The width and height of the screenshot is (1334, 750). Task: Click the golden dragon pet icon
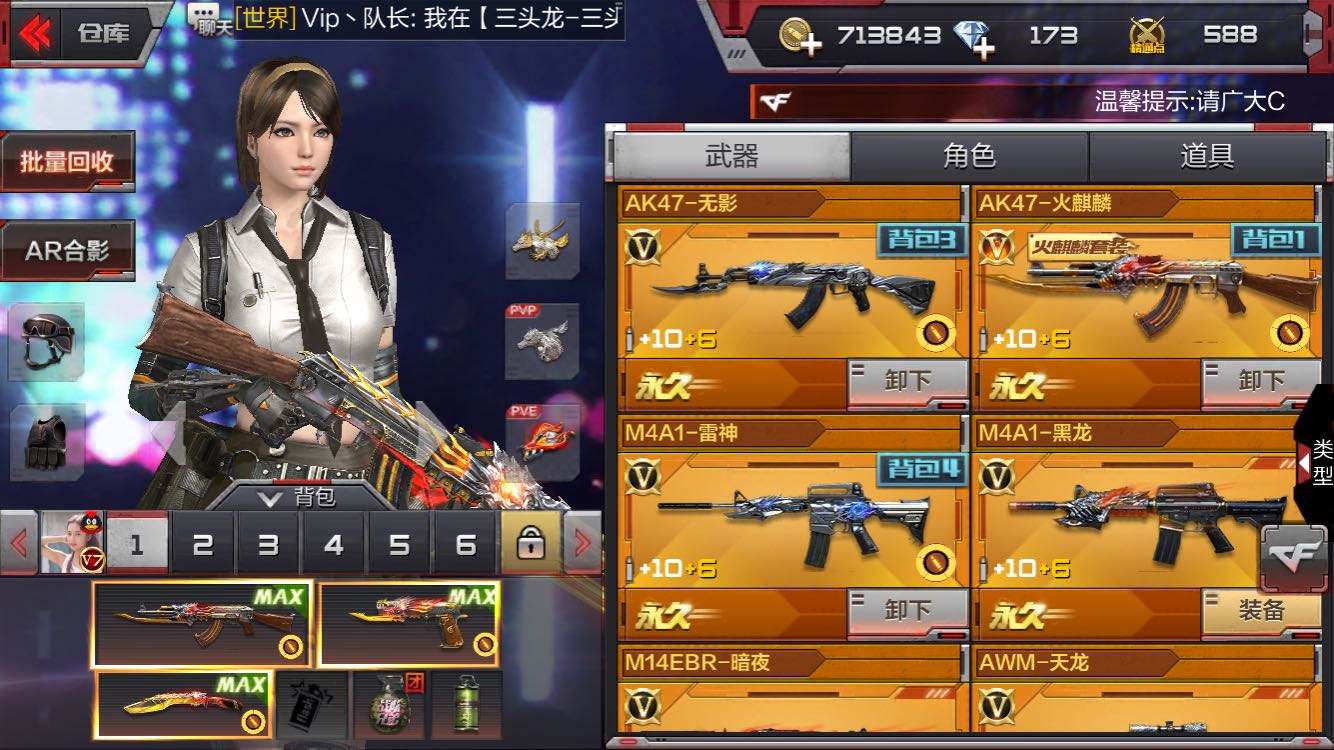point(544,242)
